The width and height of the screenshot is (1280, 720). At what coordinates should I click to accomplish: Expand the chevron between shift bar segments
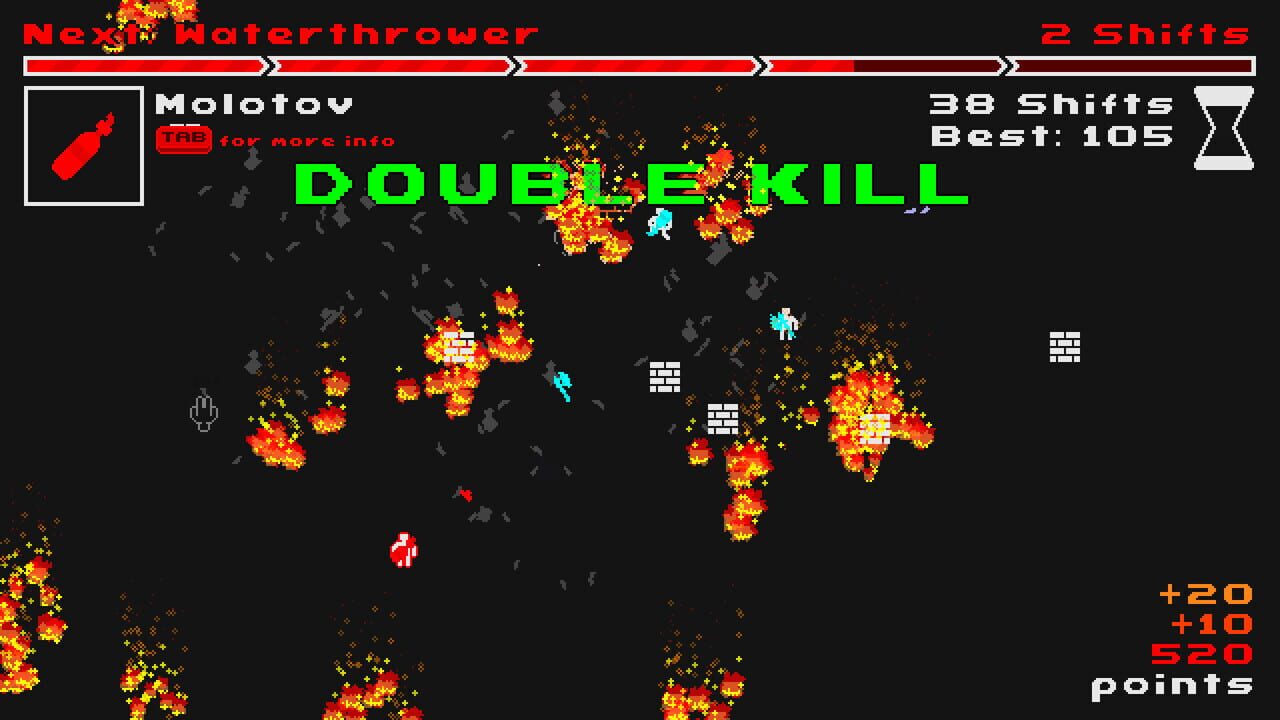[x=270, y=67]
